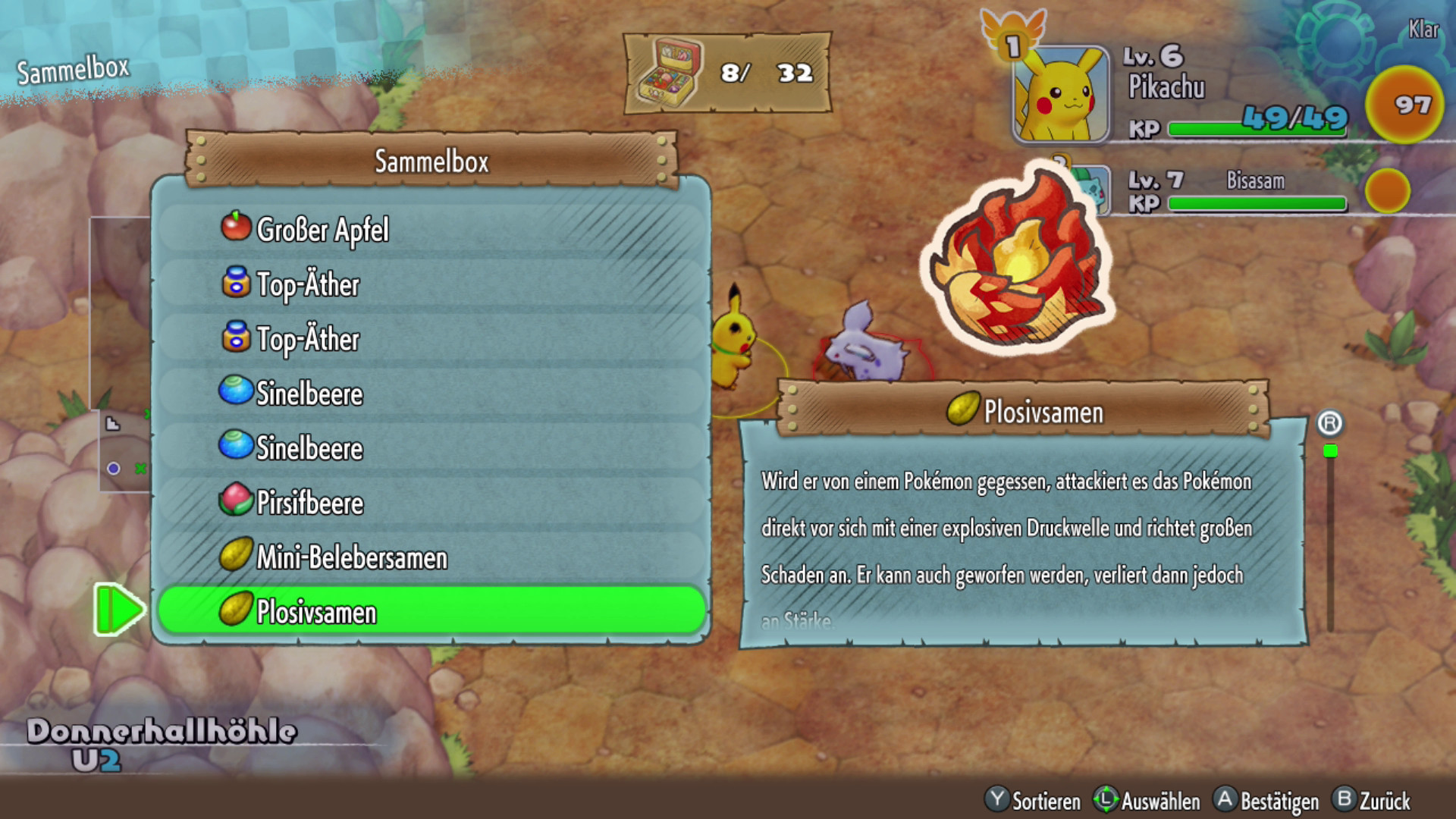Pick Mini-Belebersamen from the Sammelbox
Viewport: 1456px width, 819px height.
(x=431, y=557)
